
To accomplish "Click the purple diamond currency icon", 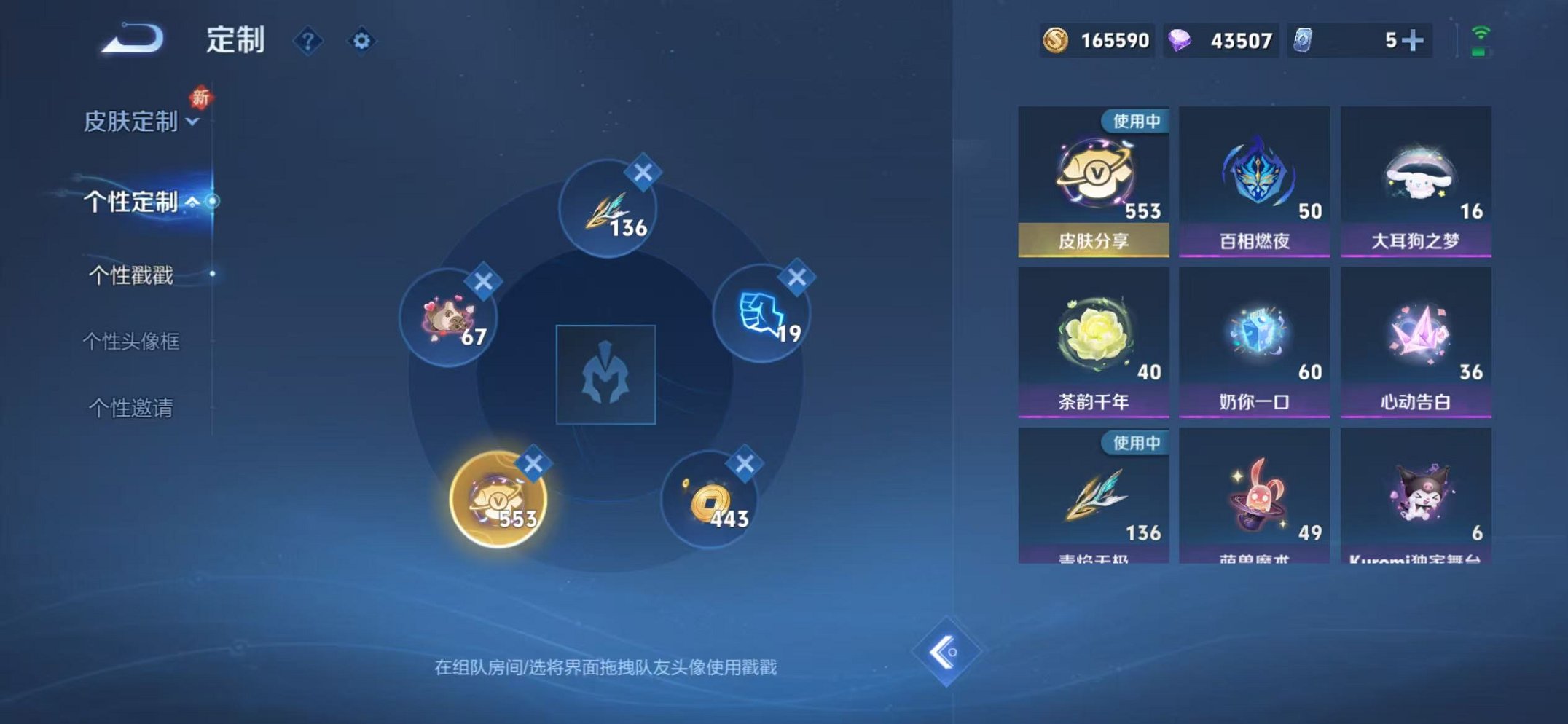I will 1180,42.
